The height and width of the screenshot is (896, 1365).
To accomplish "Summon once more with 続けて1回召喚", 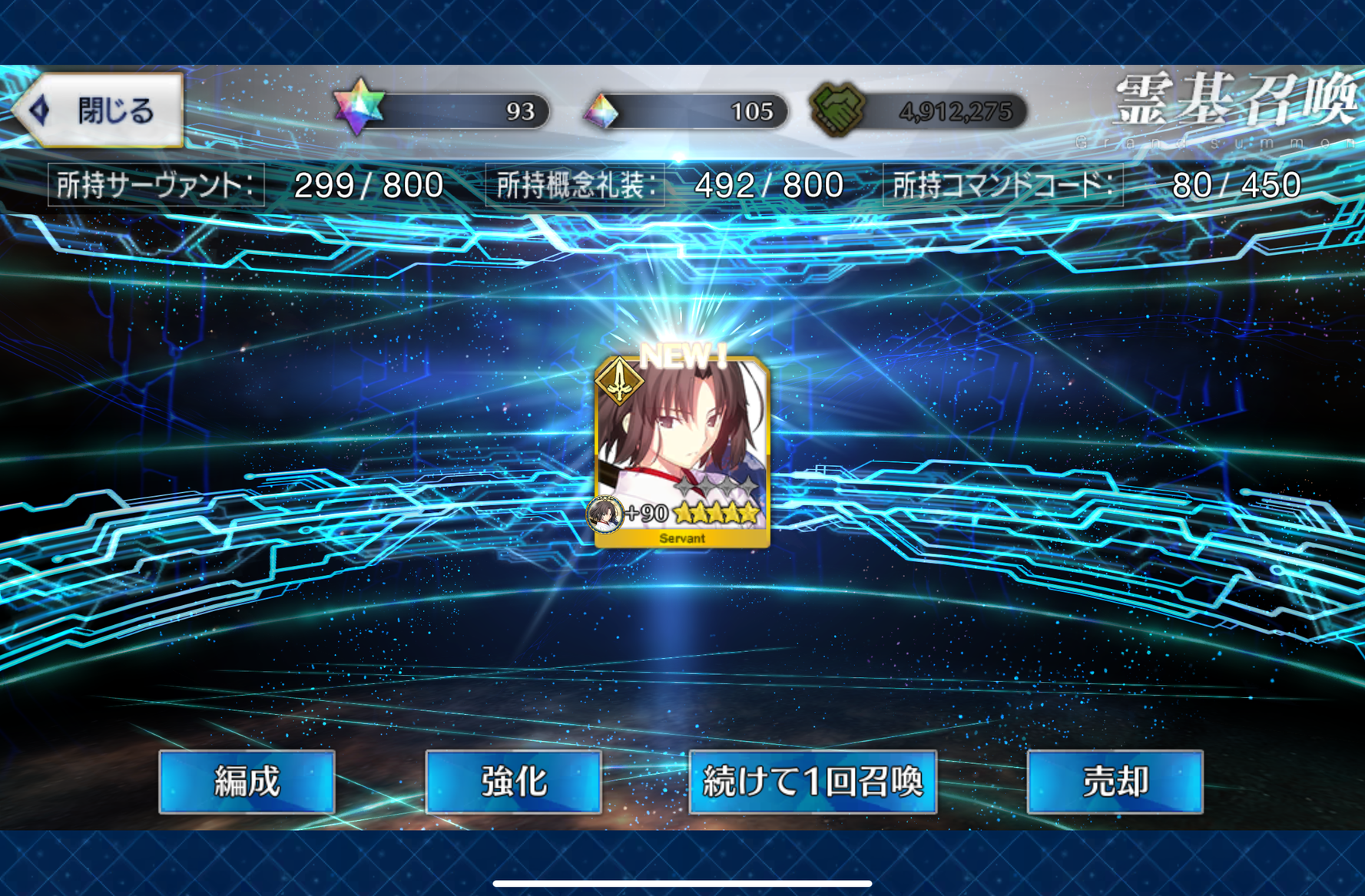I will [x=813, y=782].
